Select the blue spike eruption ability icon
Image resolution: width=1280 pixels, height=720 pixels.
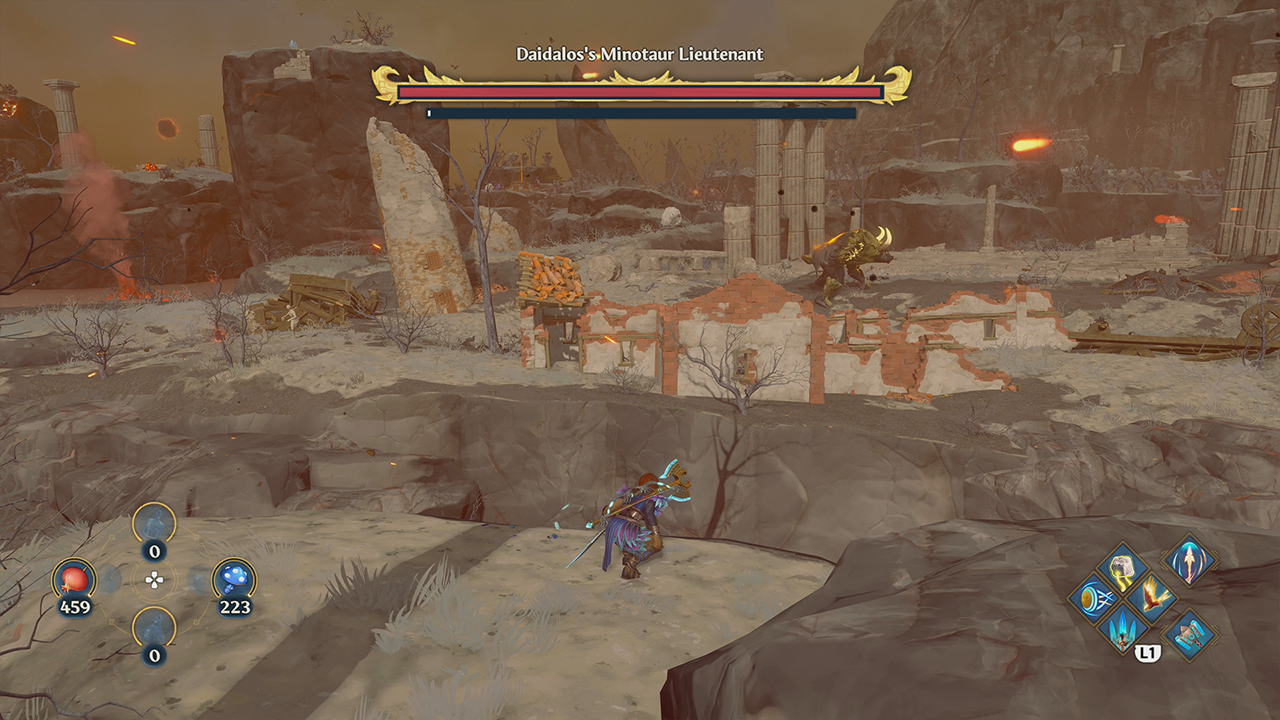tap(1122, 630)
